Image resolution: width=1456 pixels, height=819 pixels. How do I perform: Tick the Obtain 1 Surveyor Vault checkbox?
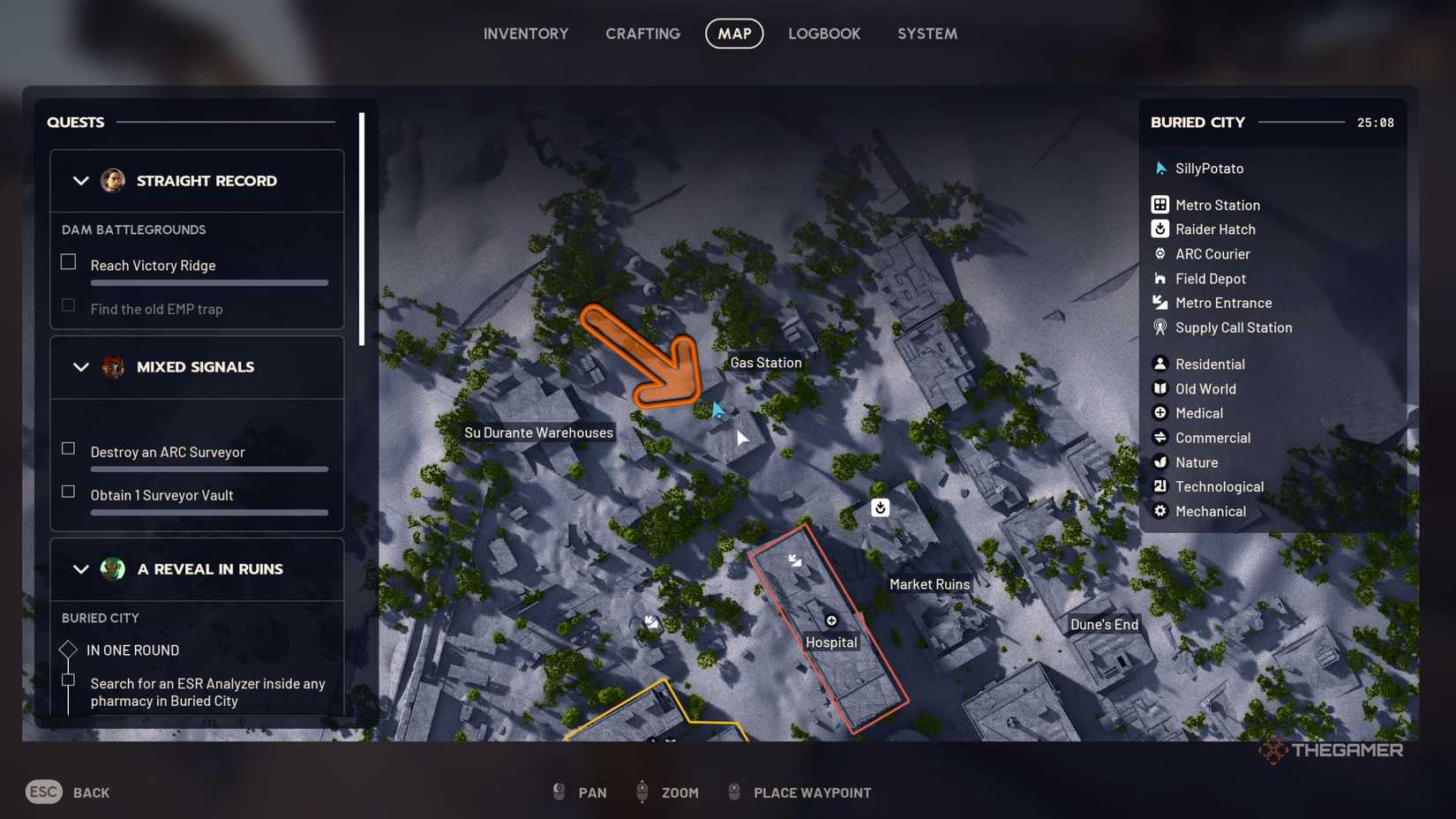tap(68, 491)
